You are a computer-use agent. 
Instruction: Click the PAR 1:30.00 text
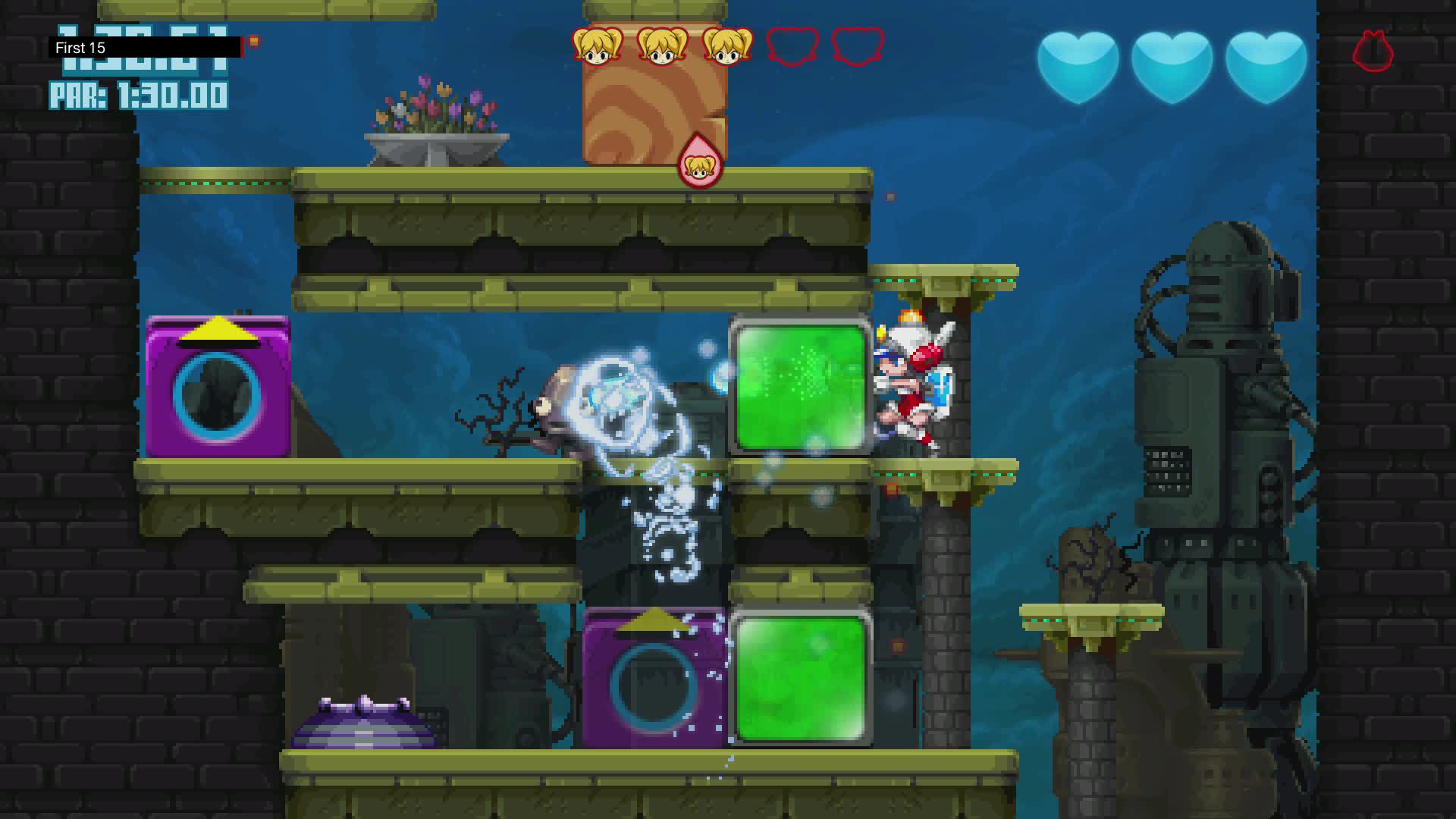tap(136, 96)
